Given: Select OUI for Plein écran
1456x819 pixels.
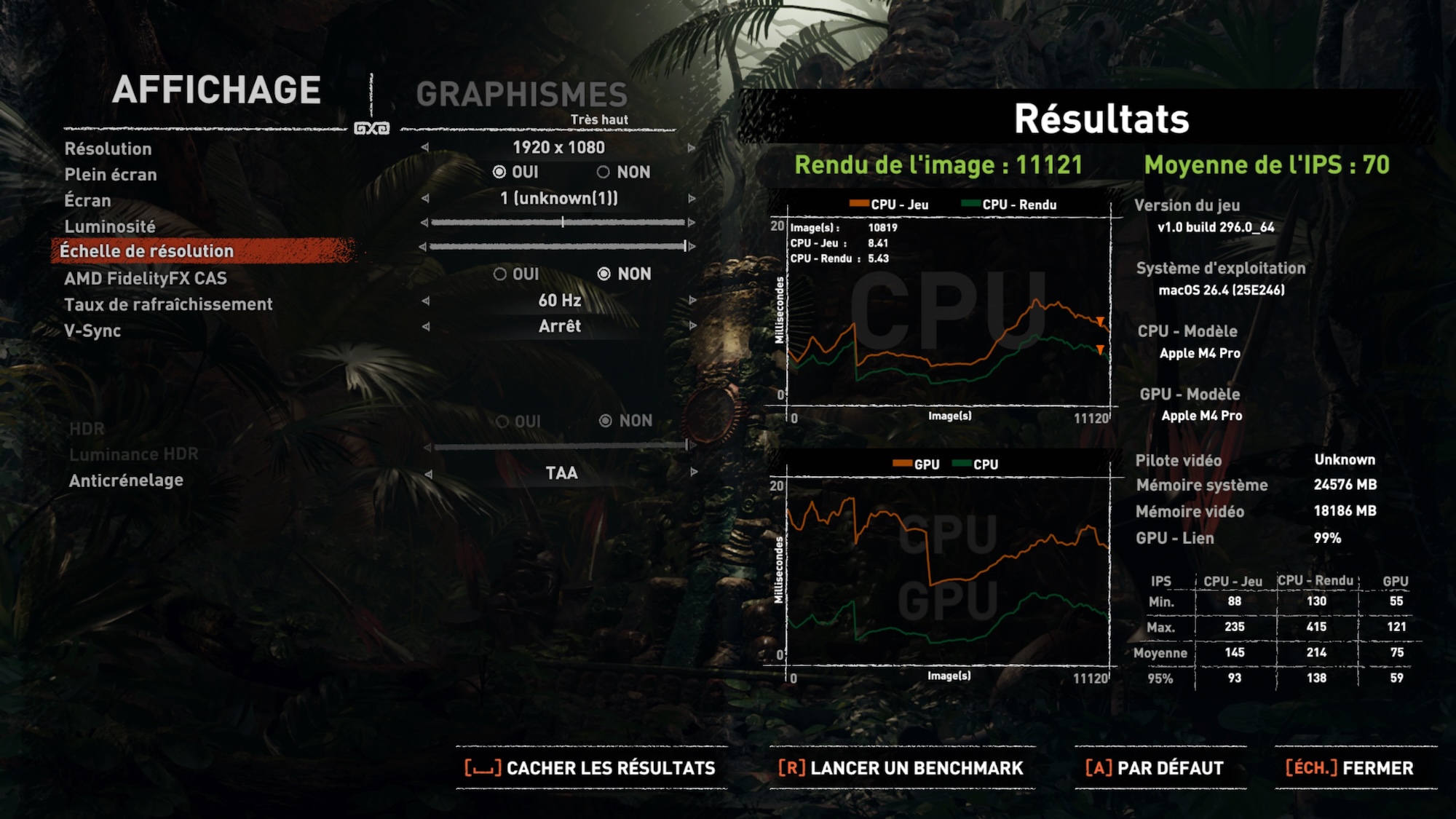Looking at the screenshot, I should click(x=499, y=173).
